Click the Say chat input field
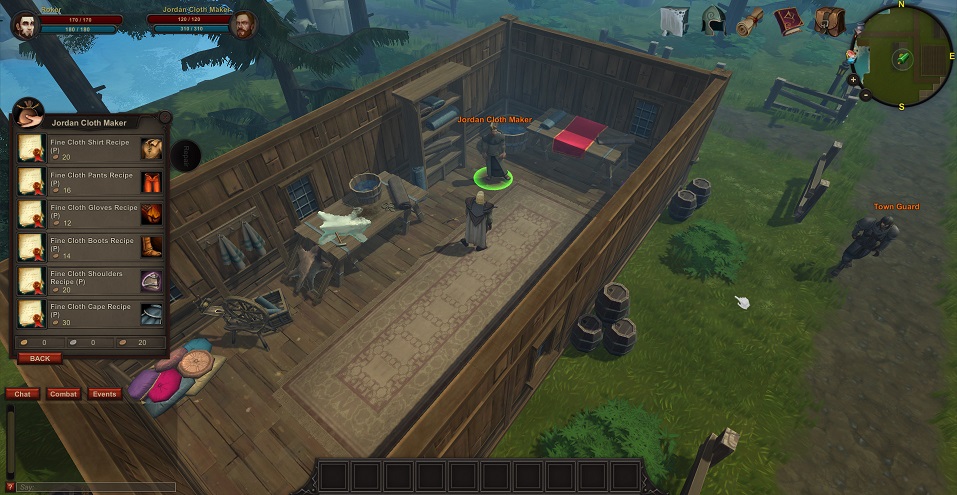The width and height of the screenshot is (957, 495). [95, 487]
